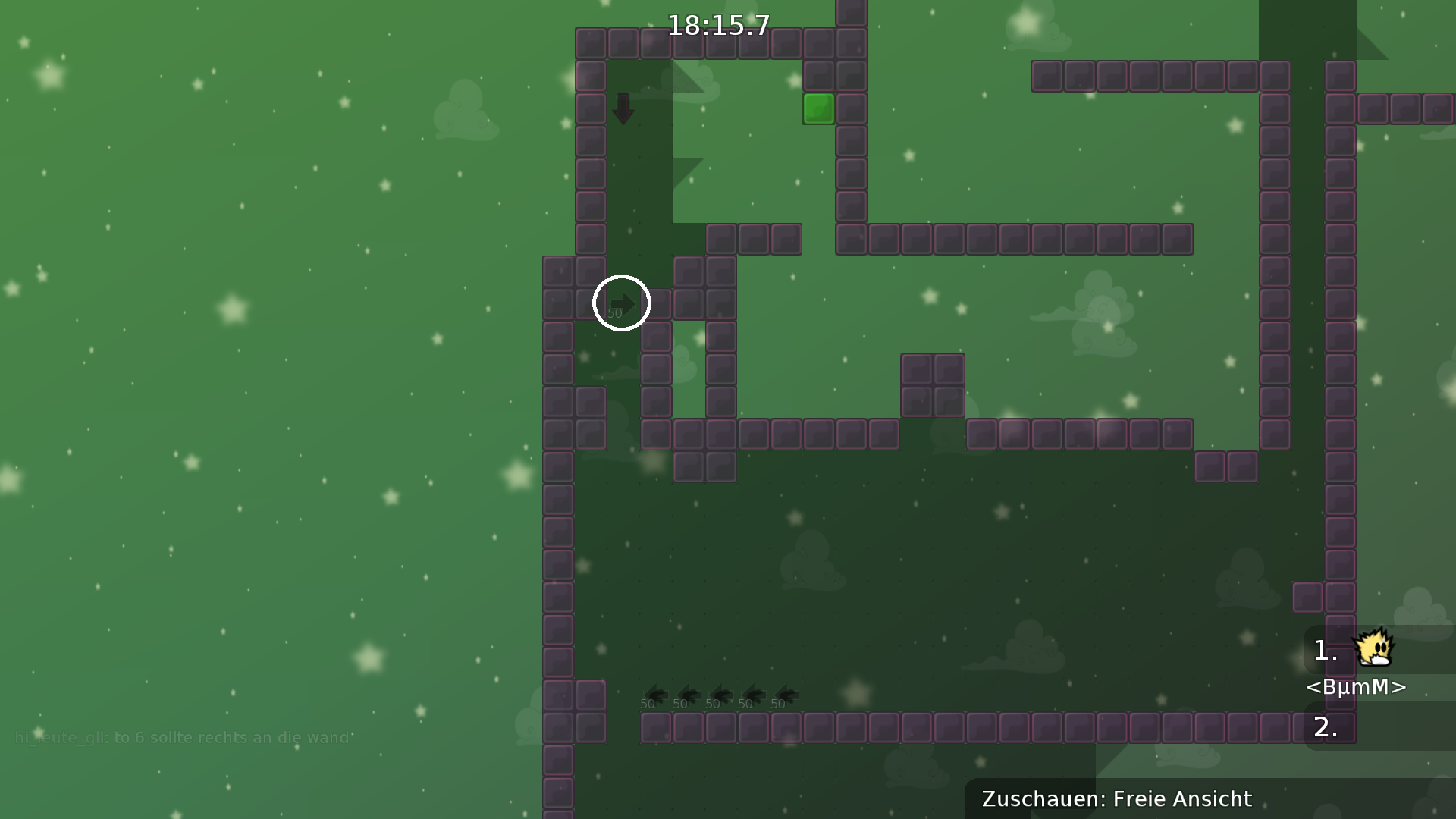
Task: Open the "Zuschauen: Freie Ansicht" spectator bar
Action: tap(1116, 799)
